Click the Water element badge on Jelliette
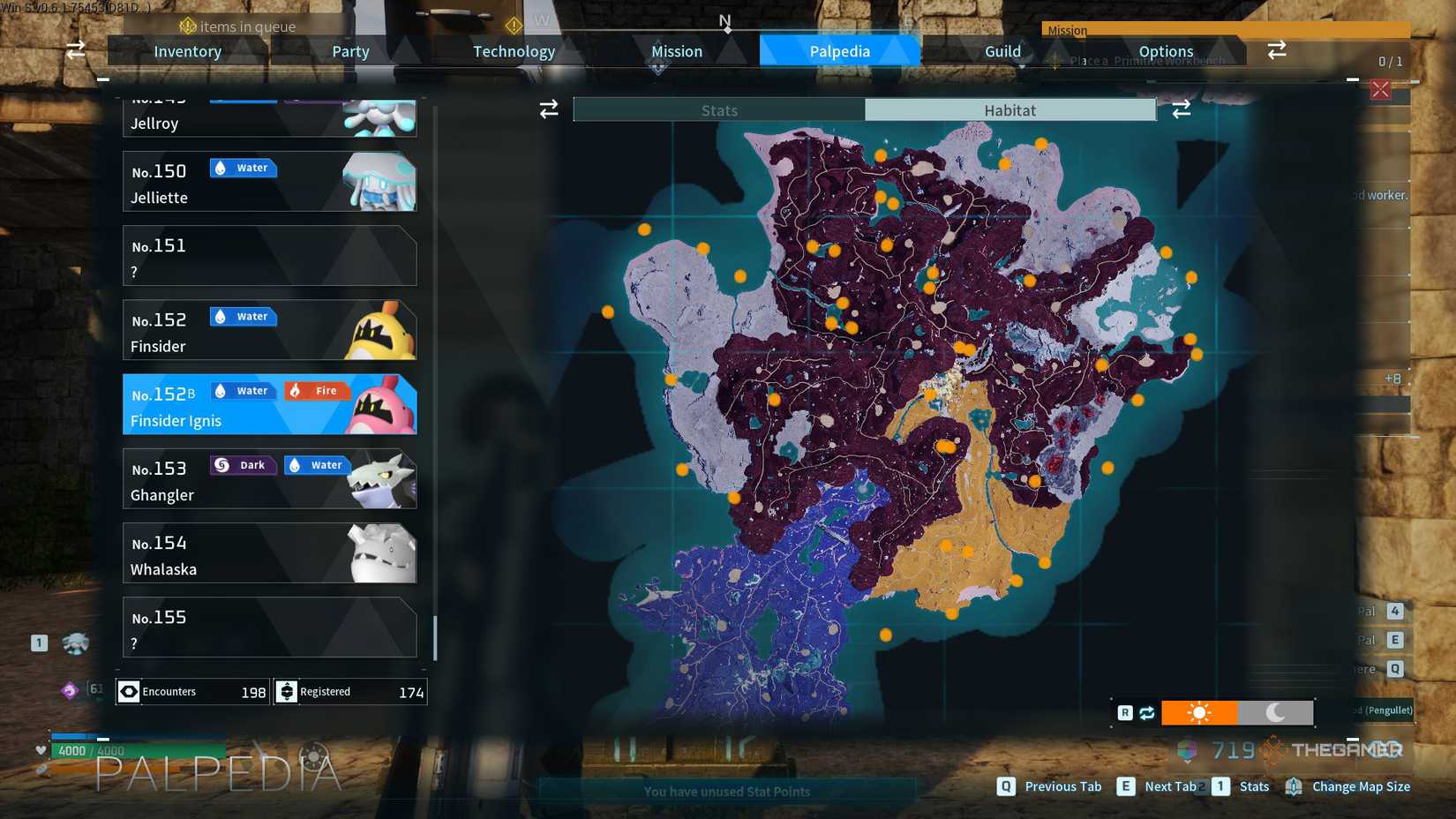 (243, 168)
